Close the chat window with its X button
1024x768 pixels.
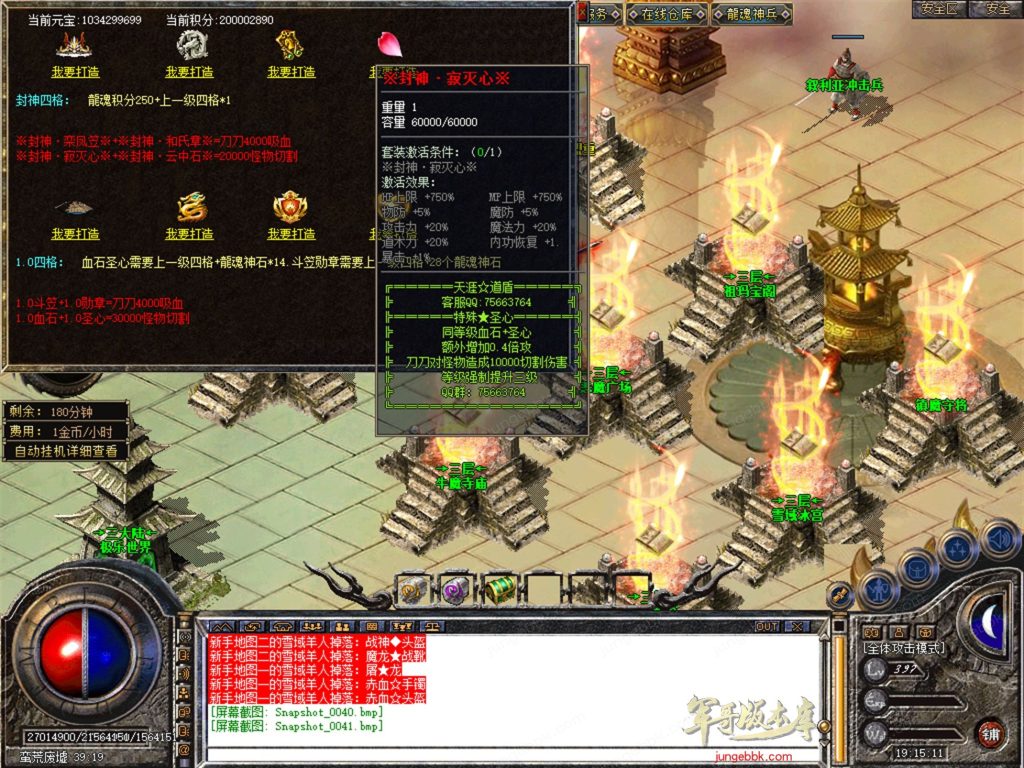click(x=797, y=626)
